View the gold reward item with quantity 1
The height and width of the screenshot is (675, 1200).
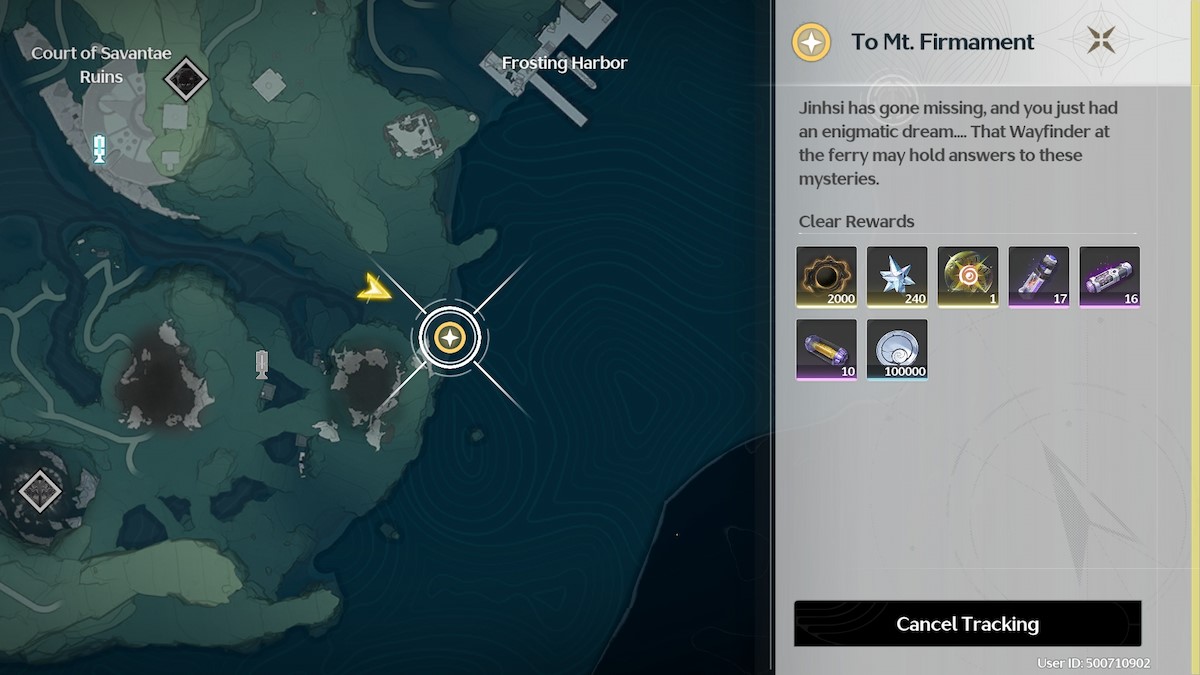tap(968, 276)
